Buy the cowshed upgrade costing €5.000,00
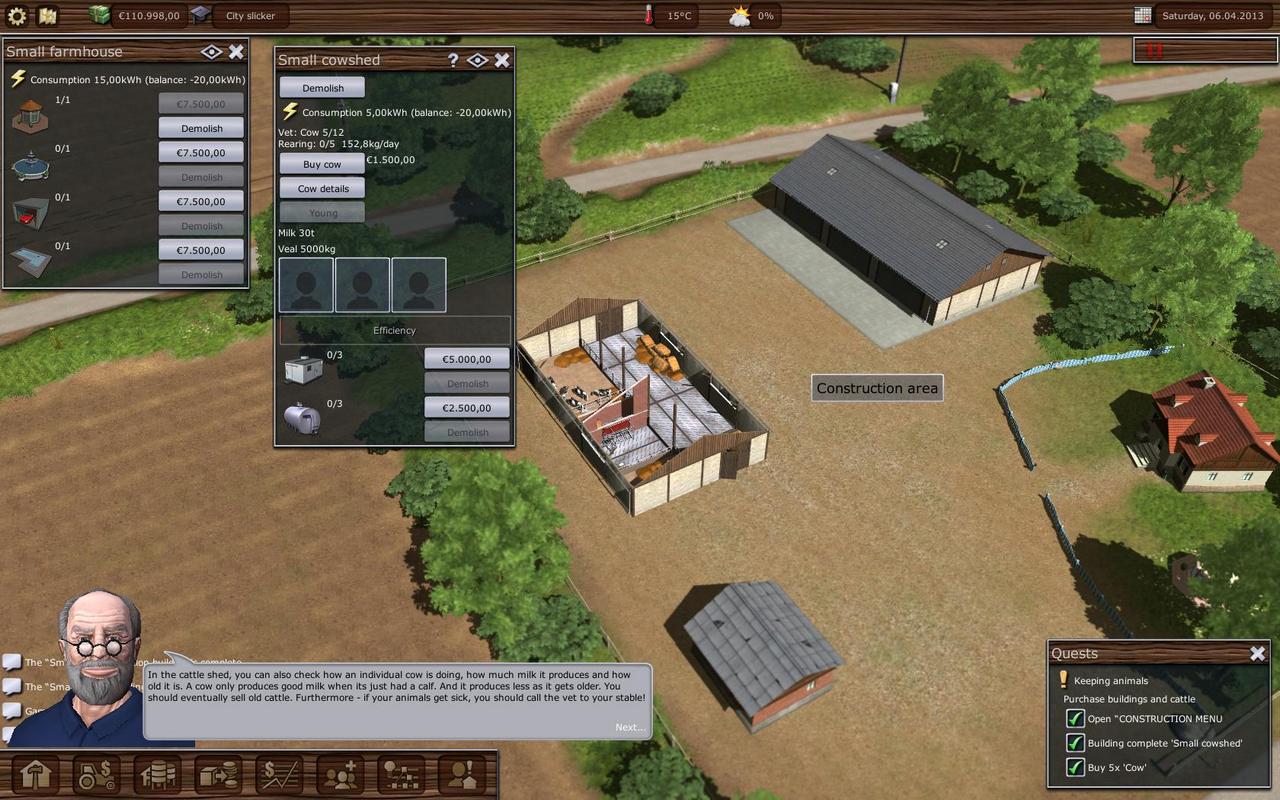 (466, 359)
